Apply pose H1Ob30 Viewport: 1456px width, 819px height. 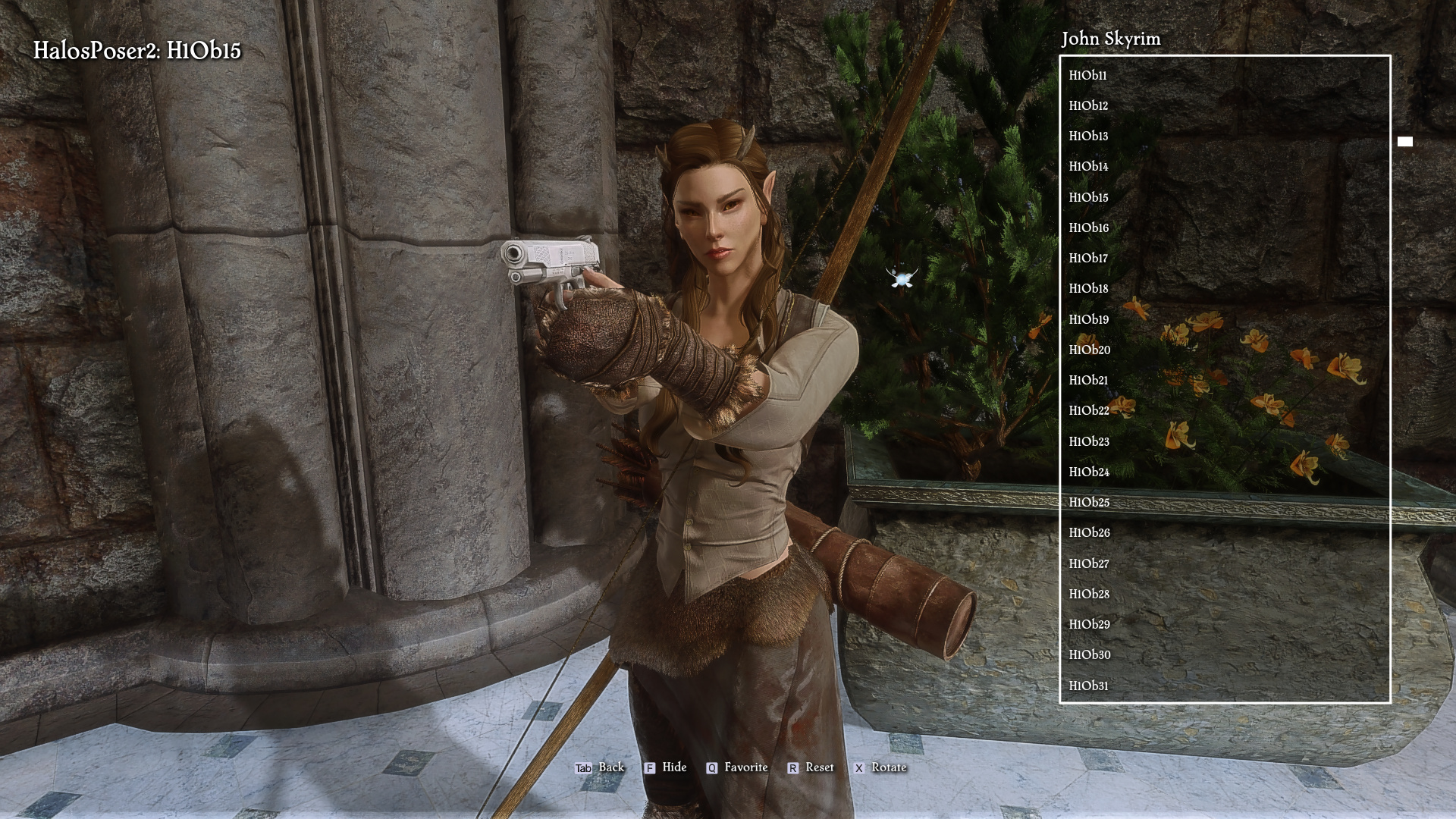[x=1089, y=655]
